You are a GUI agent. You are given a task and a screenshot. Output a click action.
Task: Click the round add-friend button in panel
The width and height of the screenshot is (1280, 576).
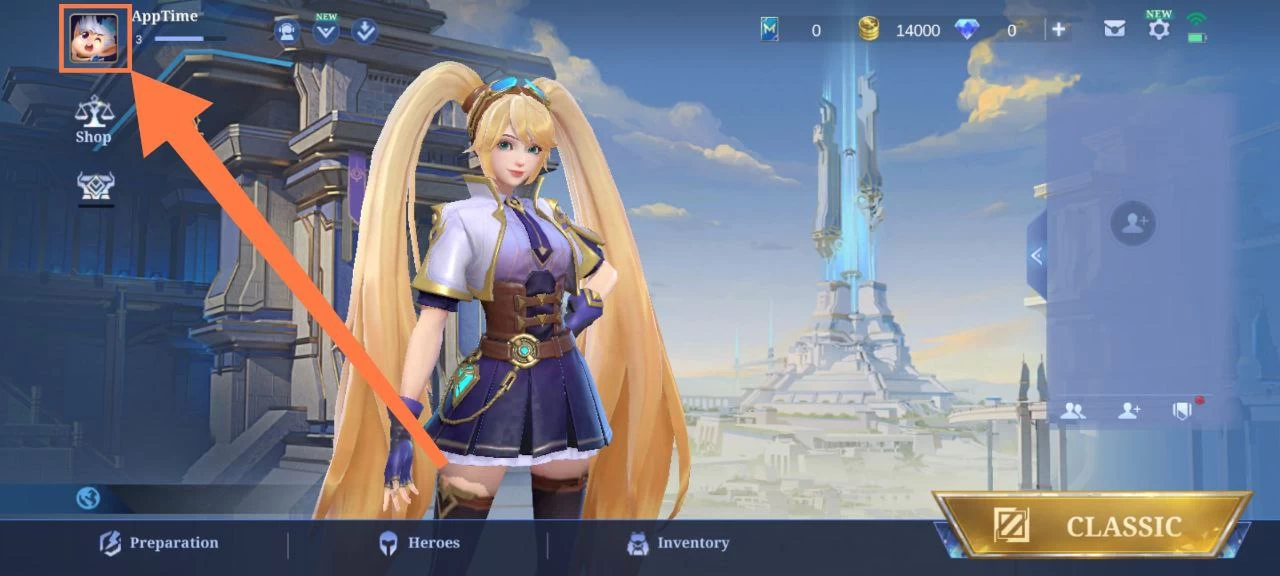(1133, 223)
